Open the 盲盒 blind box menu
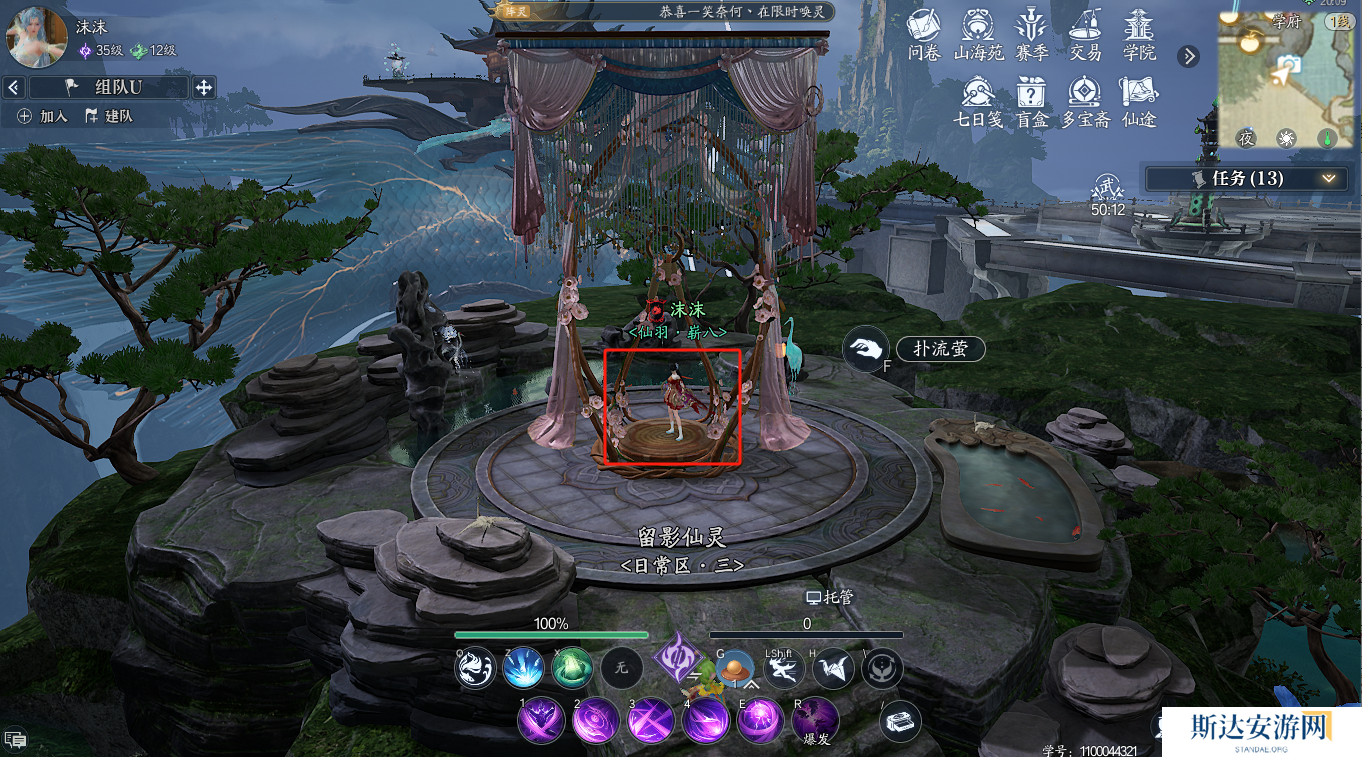 tap(1031, 102)
